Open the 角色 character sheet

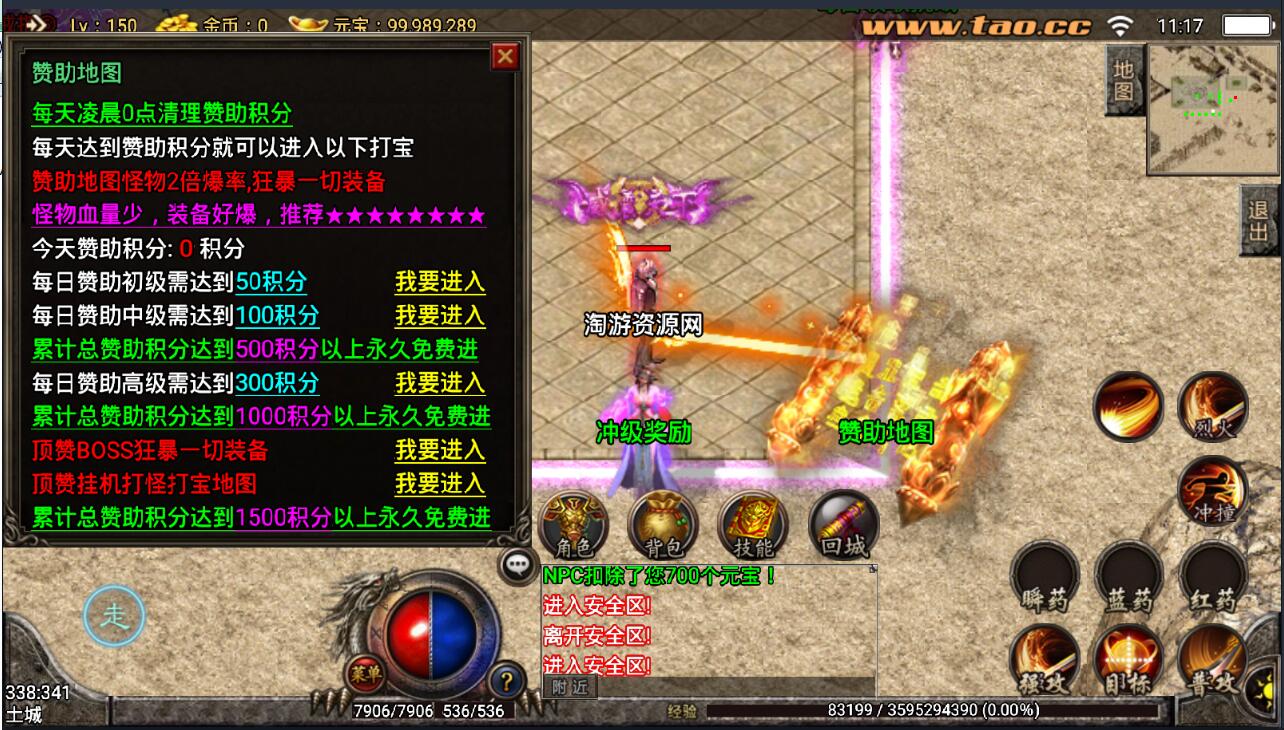click(573, 525)
